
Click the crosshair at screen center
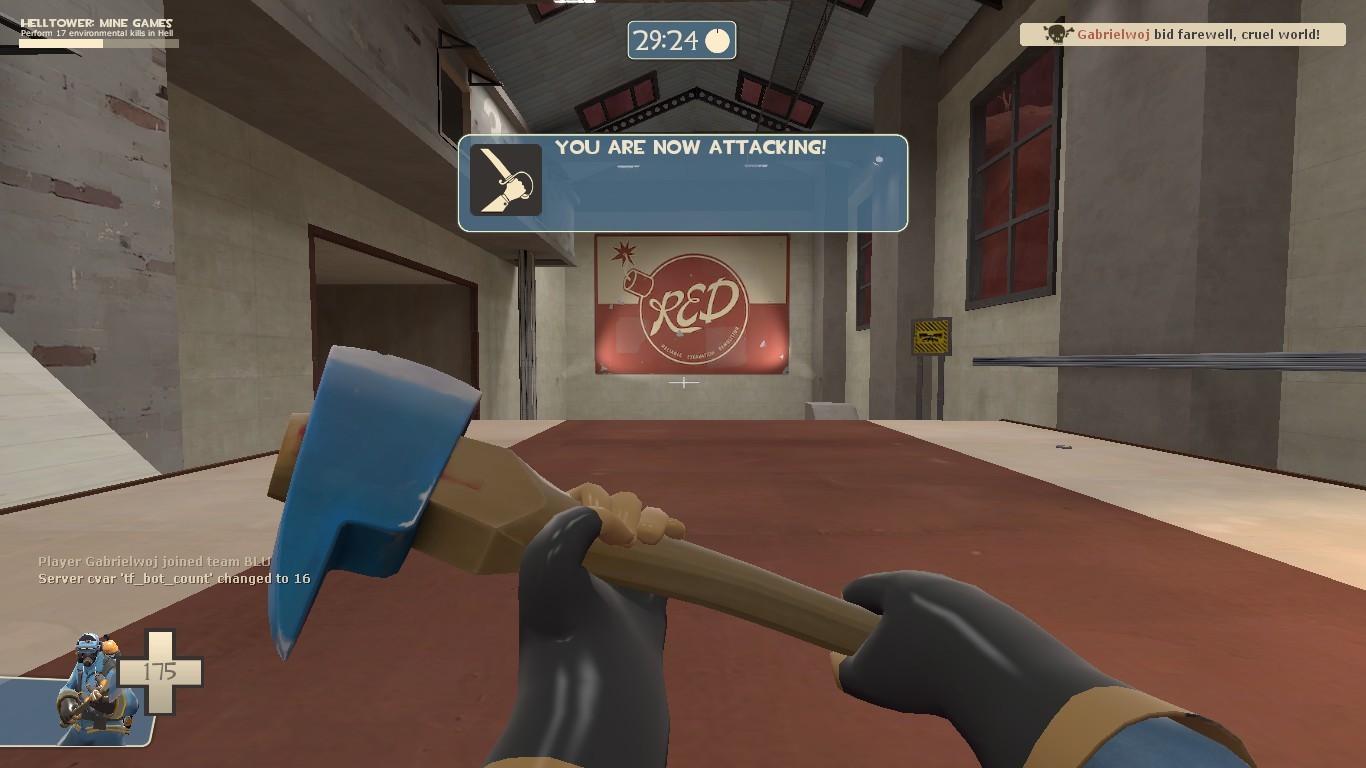pos(683,382)
